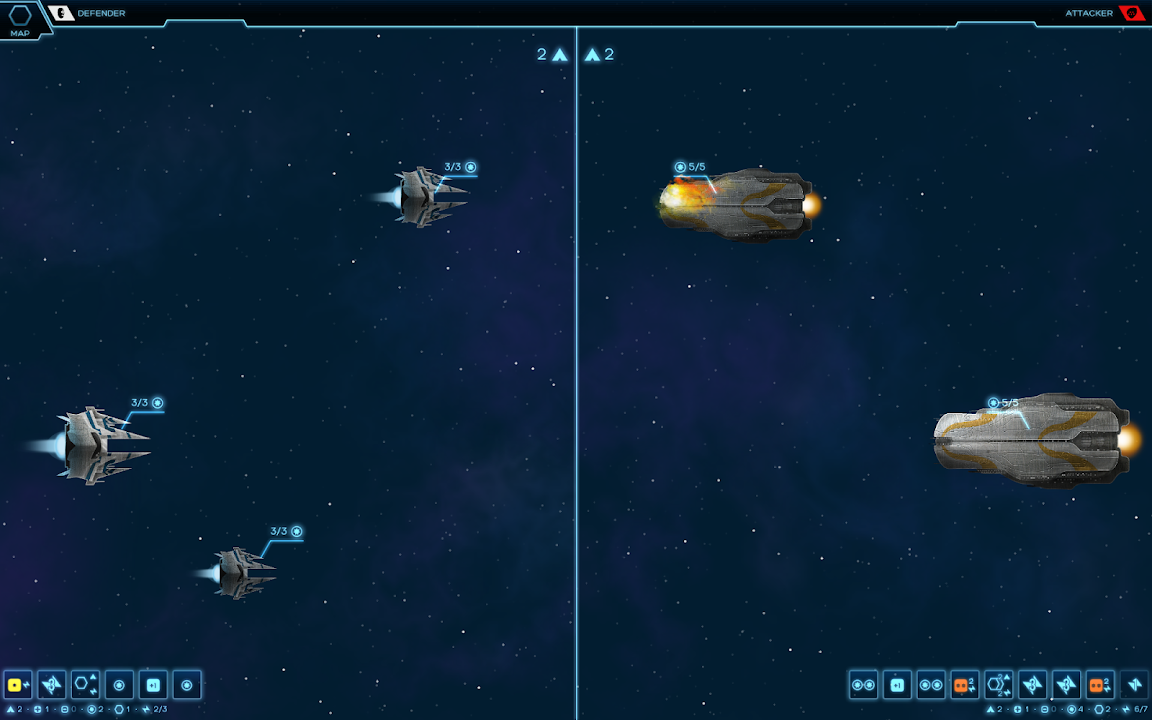Viewport: 1152px width, 720px height.
Task: Click the defender's drive module marked 3
Action: (x=52, y=685)
